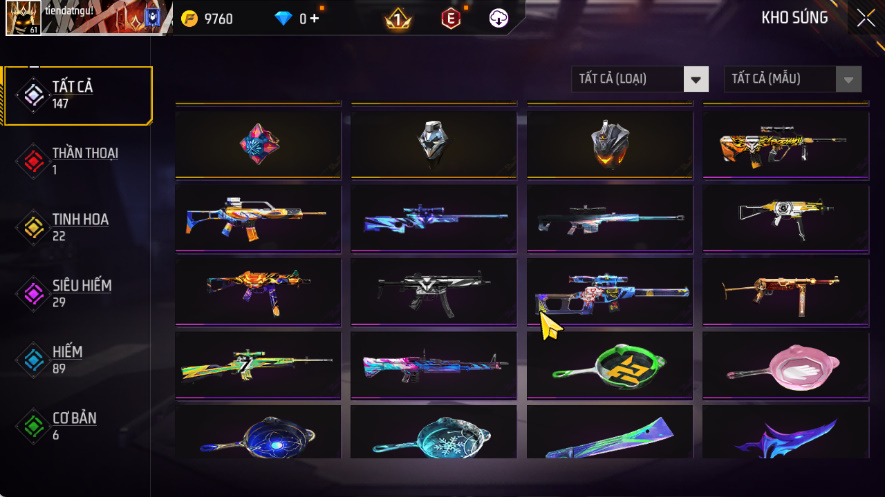Screen dimensions: 885x497
Task: Choose the orange glowing shield item
Action: click(x=609, y=144)
